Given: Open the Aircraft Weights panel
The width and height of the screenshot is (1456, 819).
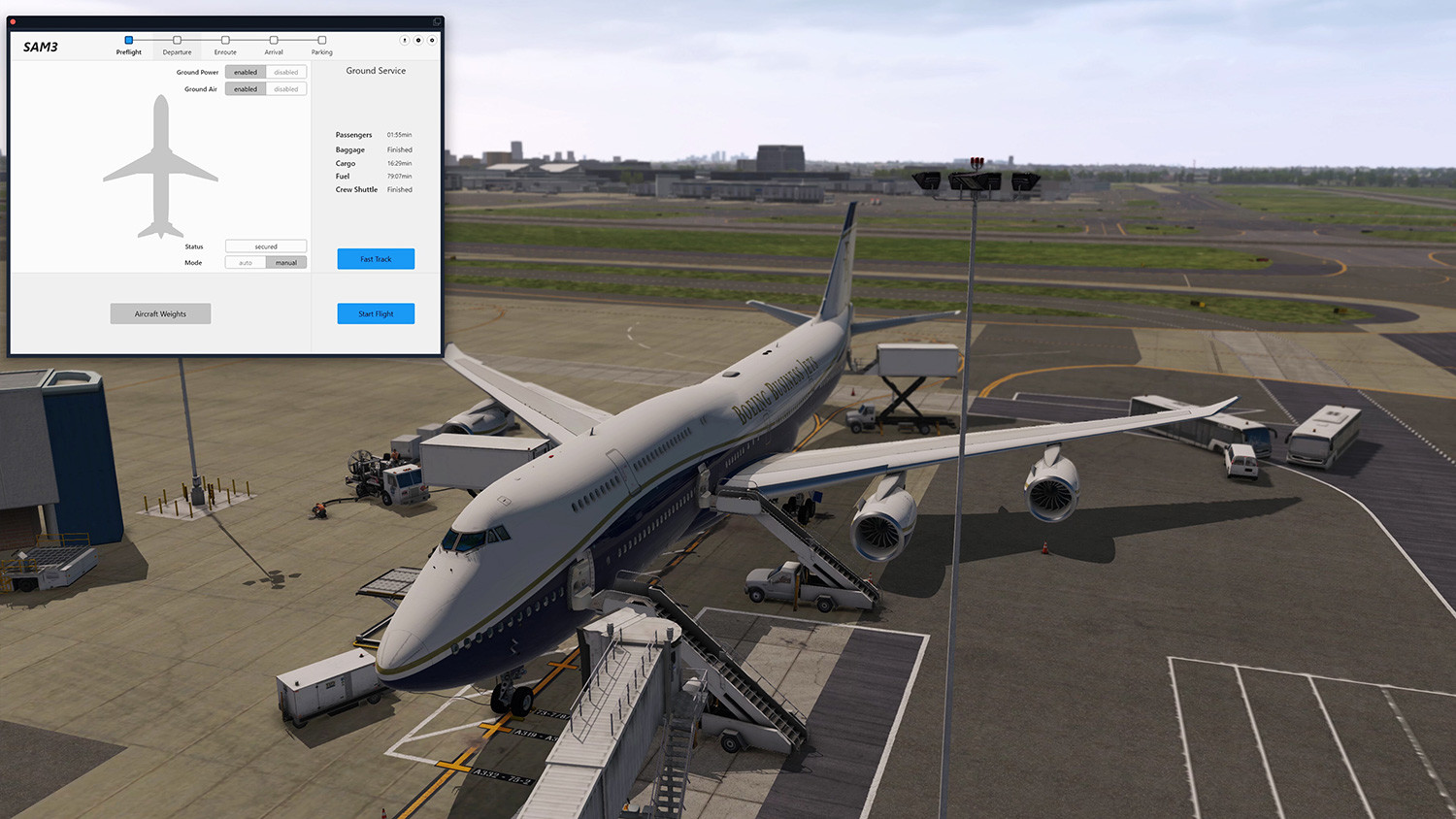Looking at the screenshot, I should (x=160, y=312).
